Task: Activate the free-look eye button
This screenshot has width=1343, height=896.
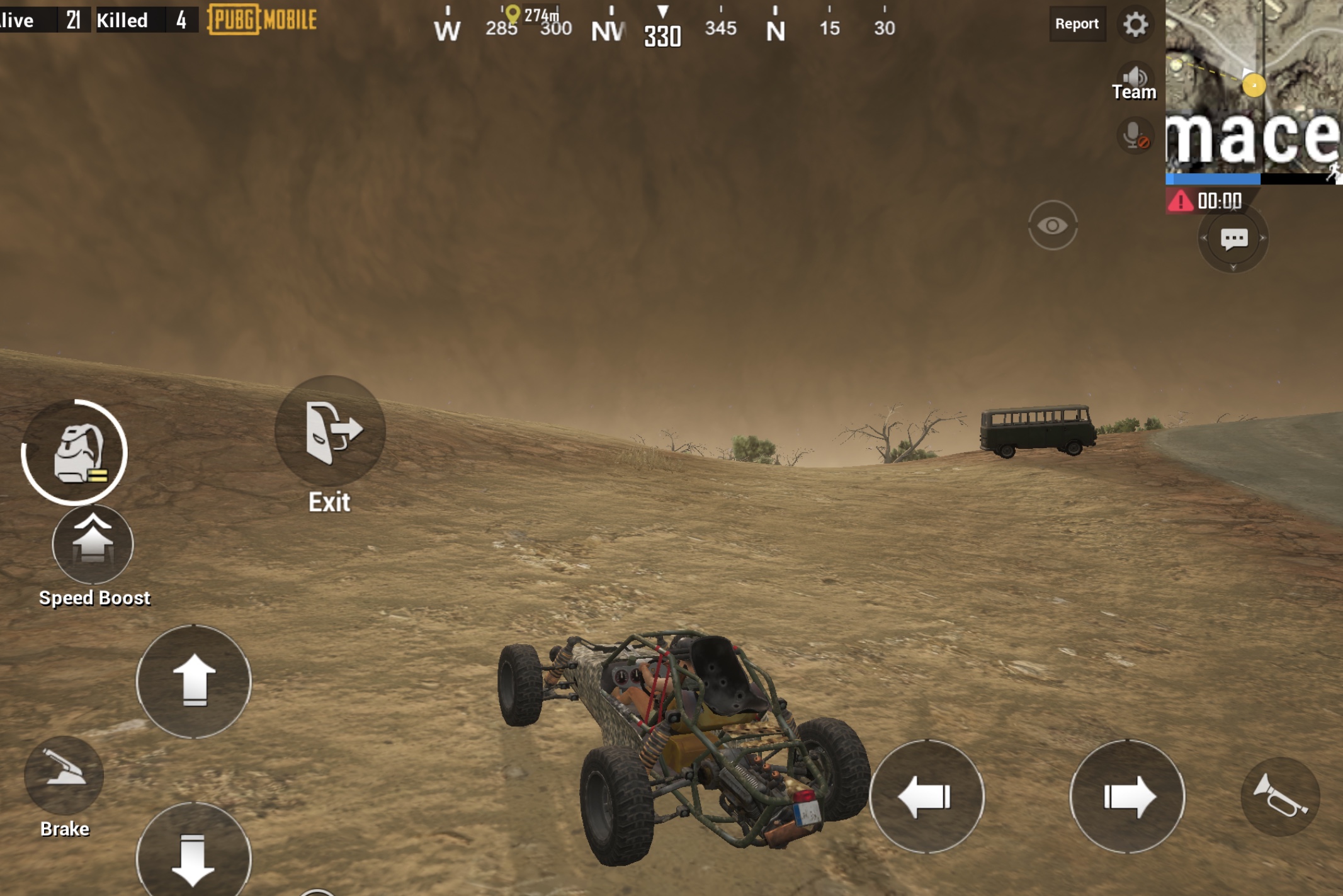Action: (x=1053, y=225)
